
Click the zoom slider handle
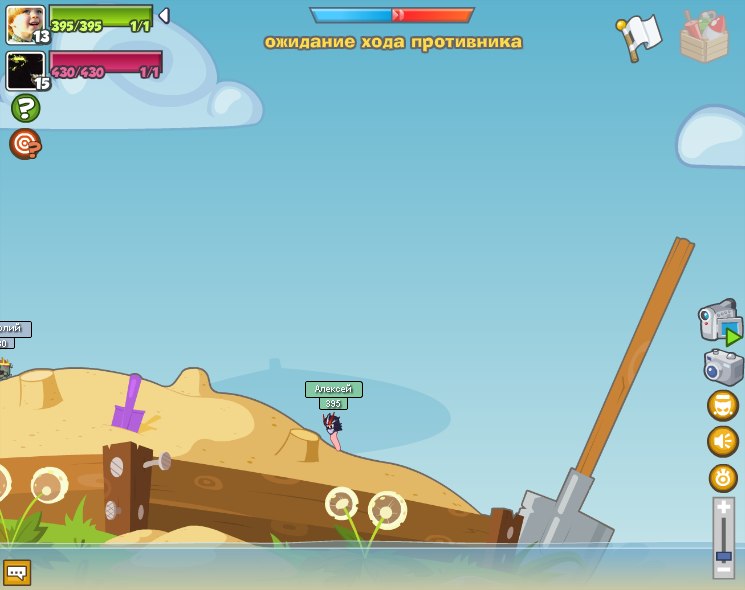[723, 554]
